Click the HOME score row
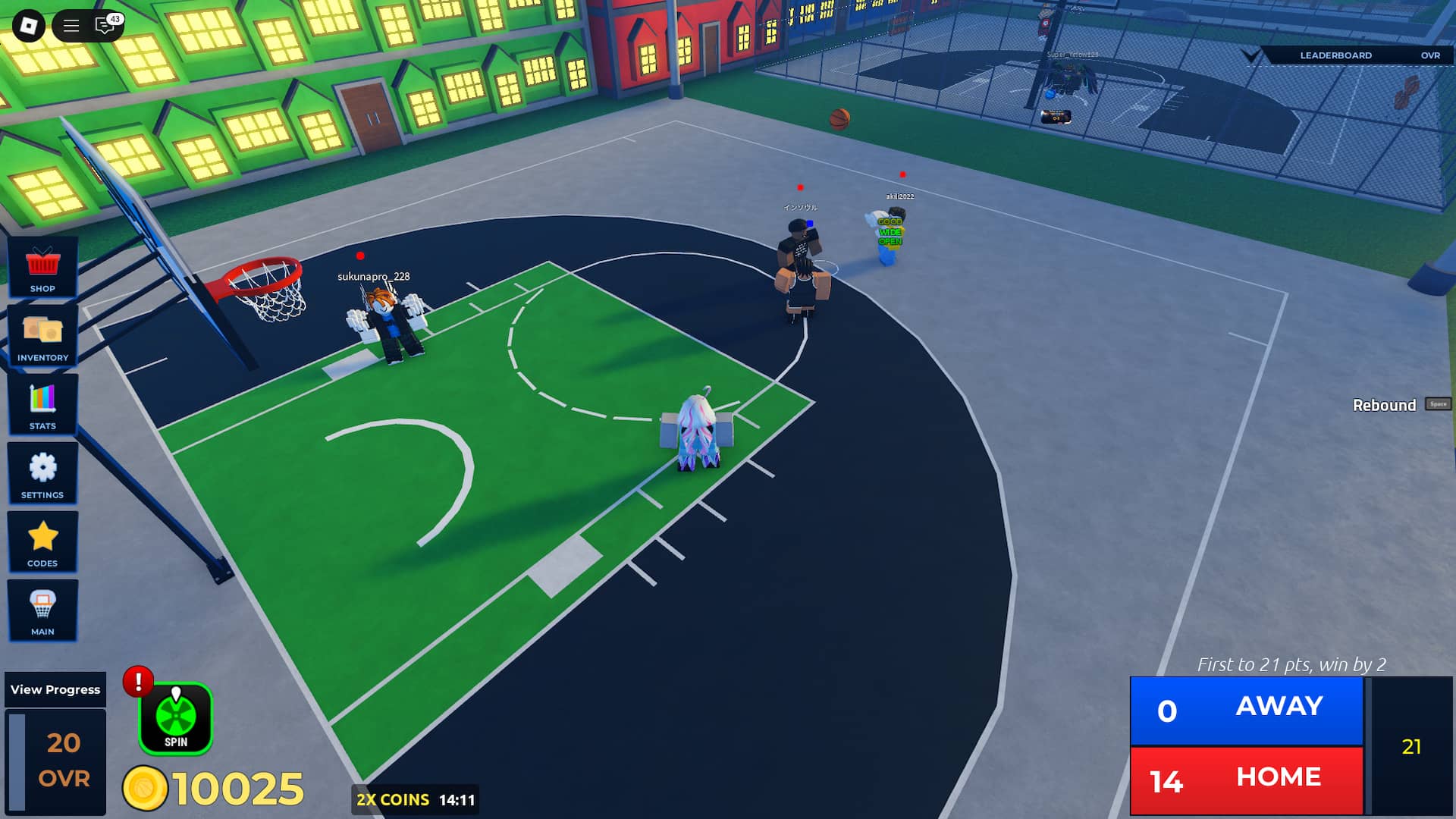Image resolution: width=1456 pixels, height=819 pixels. coord(1247,777)
